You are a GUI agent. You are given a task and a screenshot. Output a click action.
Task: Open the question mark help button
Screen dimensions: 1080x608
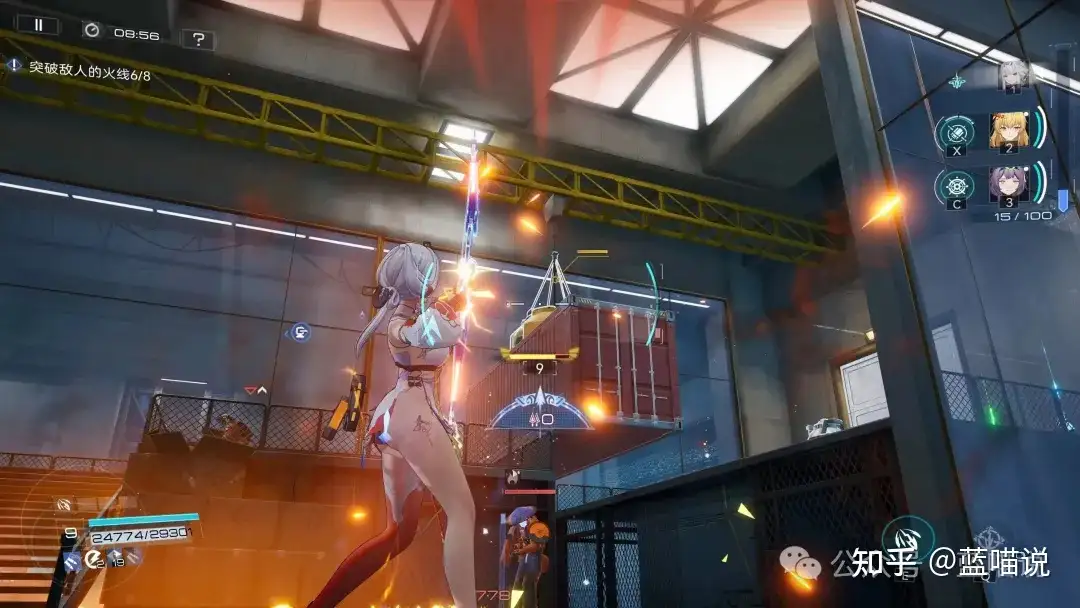point(199,39)
